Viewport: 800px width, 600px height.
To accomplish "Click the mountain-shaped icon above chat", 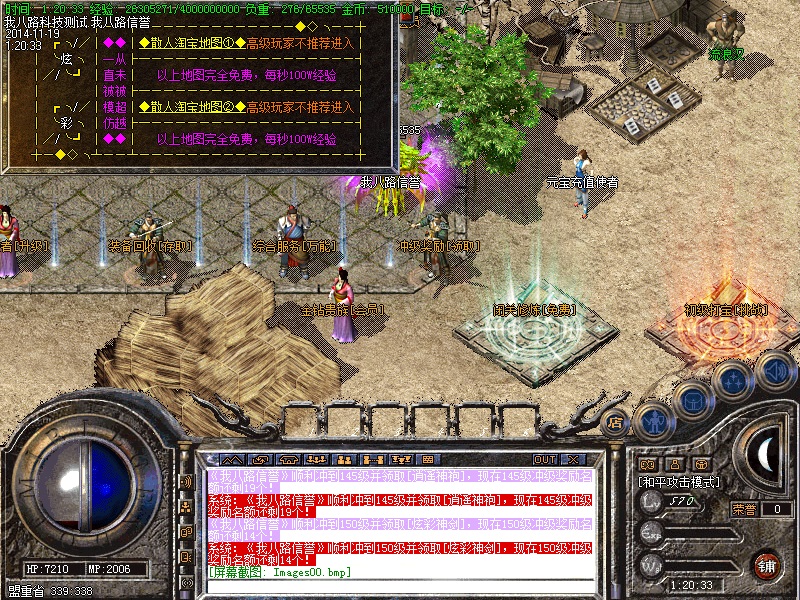I will (233, 459).
